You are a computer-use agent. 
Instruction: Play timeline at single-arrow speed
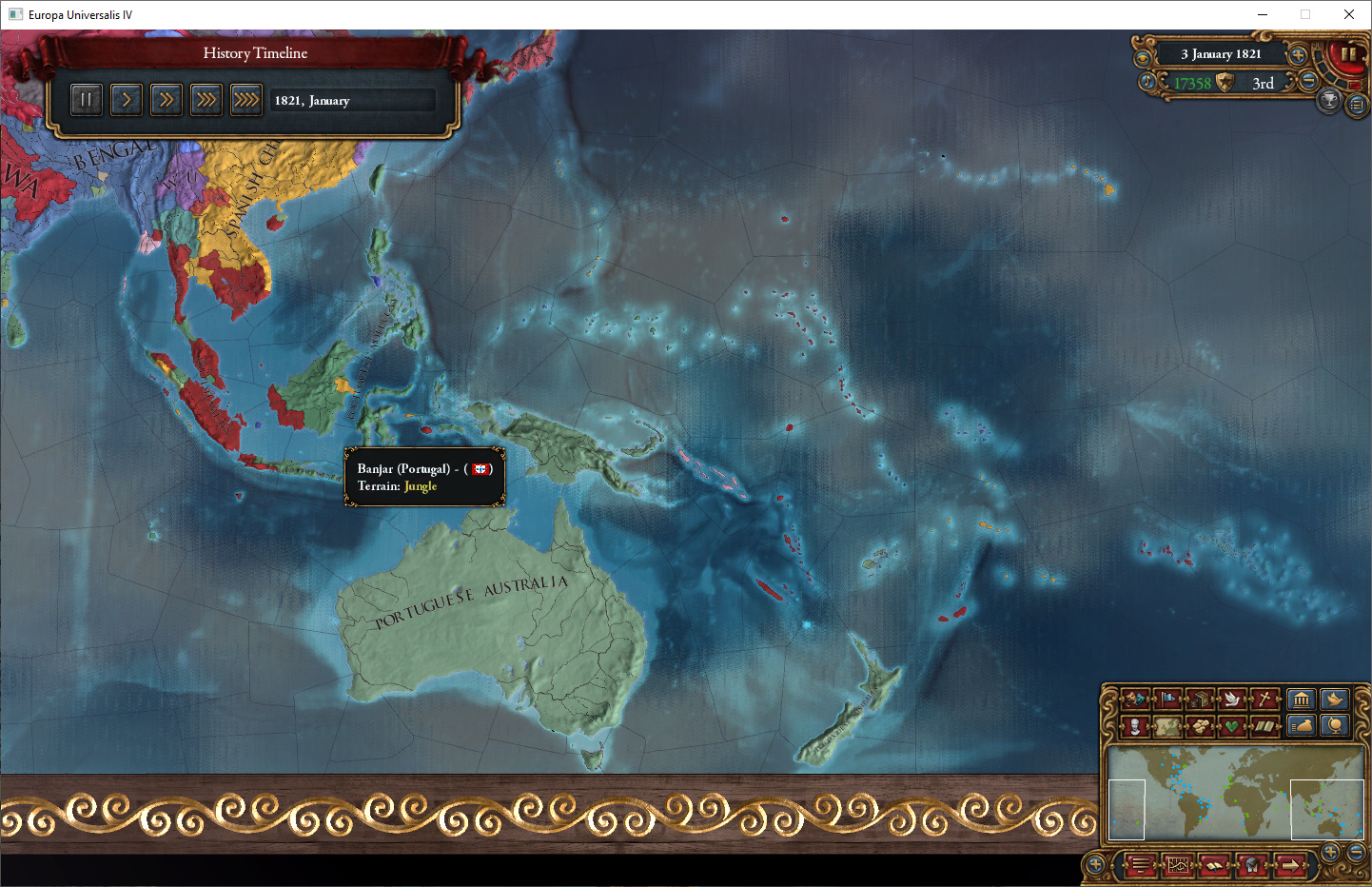(126, 99)
